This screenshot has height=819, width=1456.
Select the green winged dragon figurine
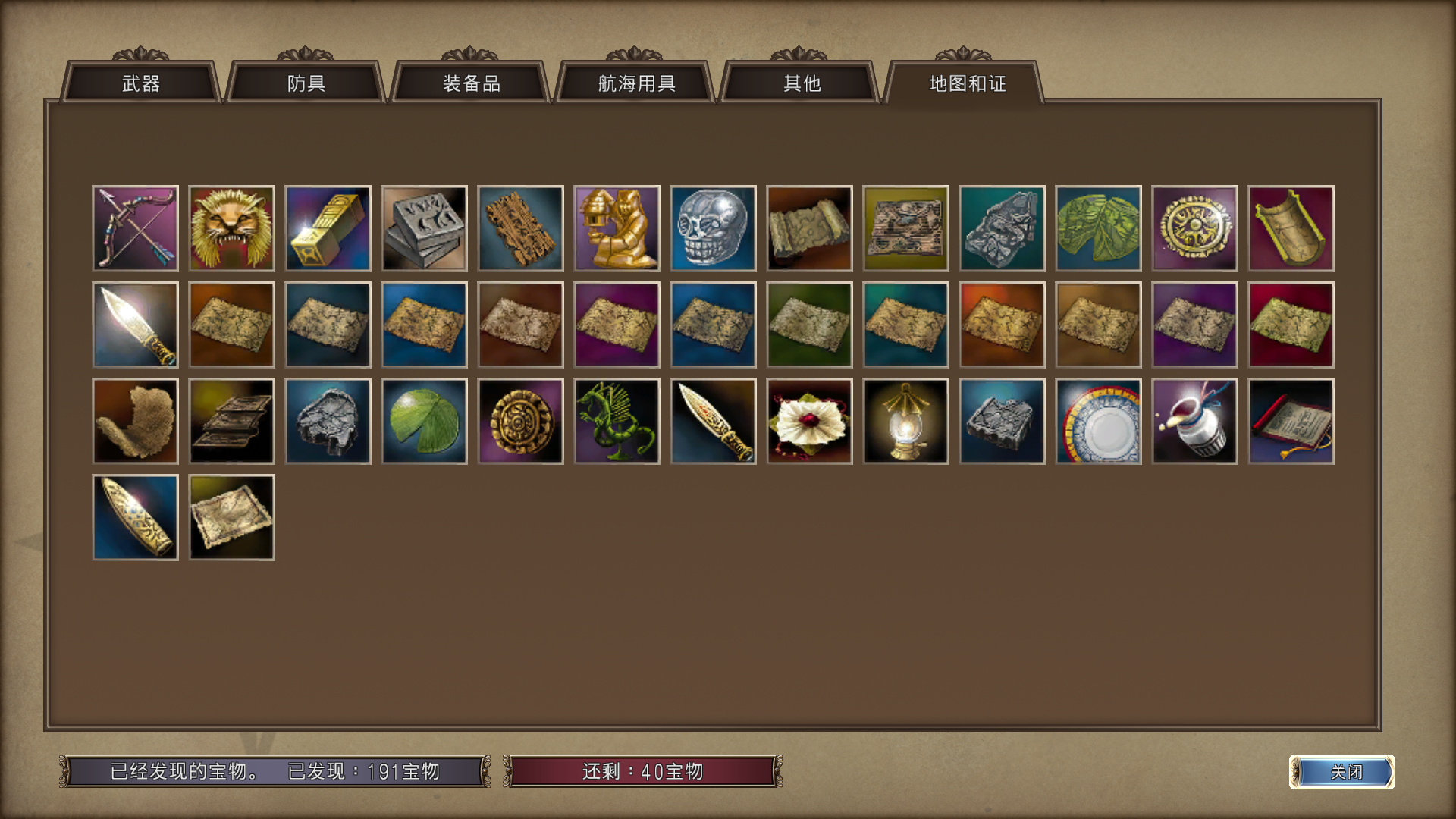[x=617, y=421]
